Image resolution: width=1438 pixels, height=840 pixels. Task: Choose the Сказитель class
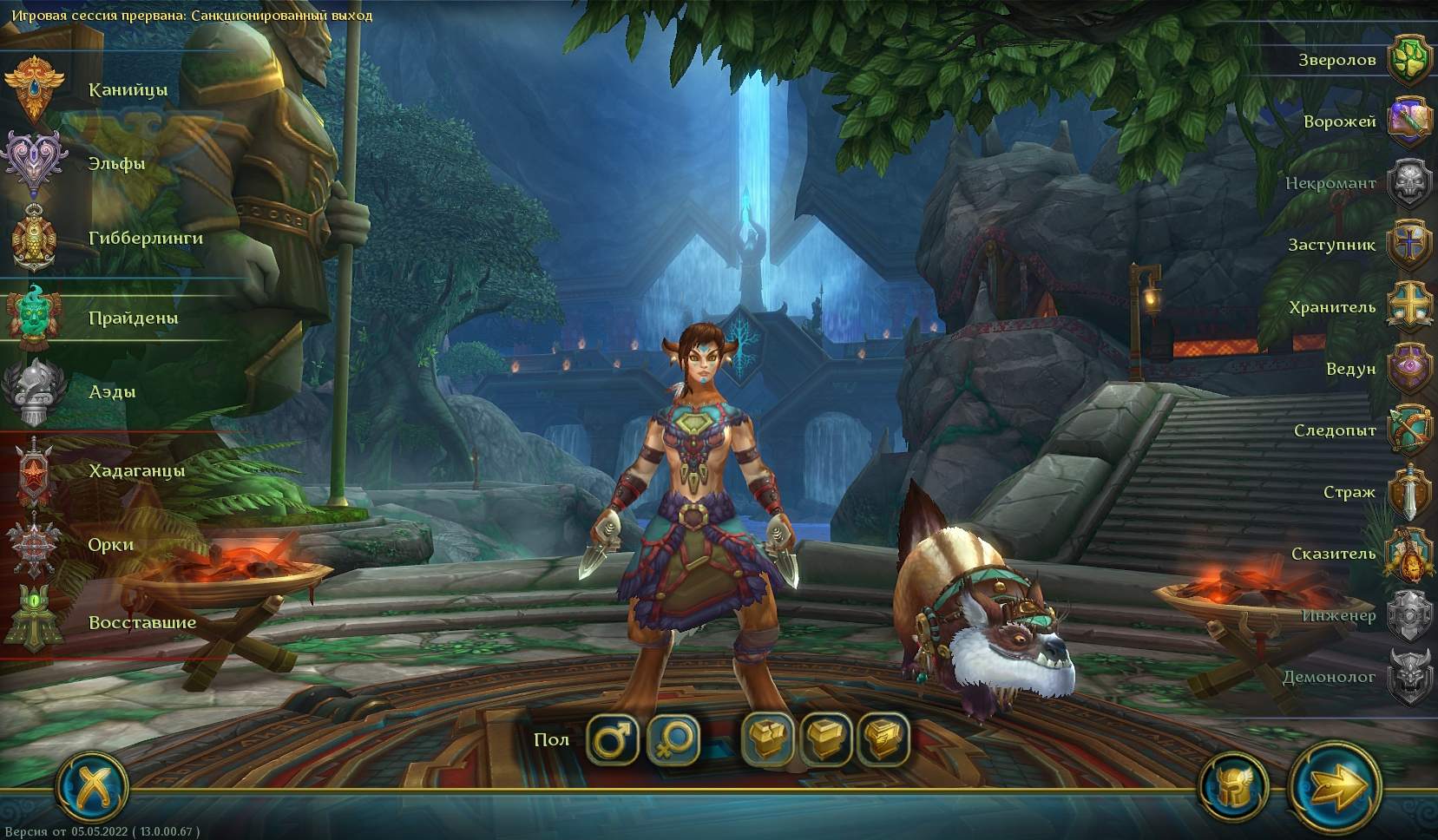1408,554
